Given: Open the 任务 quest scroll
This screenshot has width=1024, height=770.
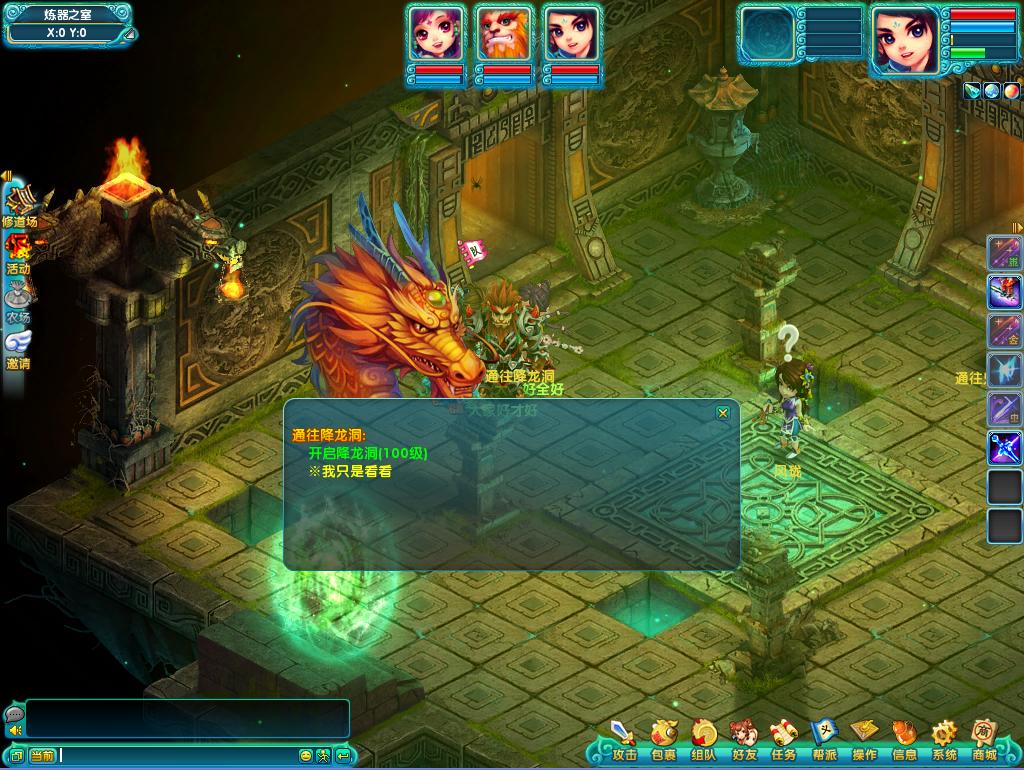Looking at the screenshot, I should click(x=783, y=740).
